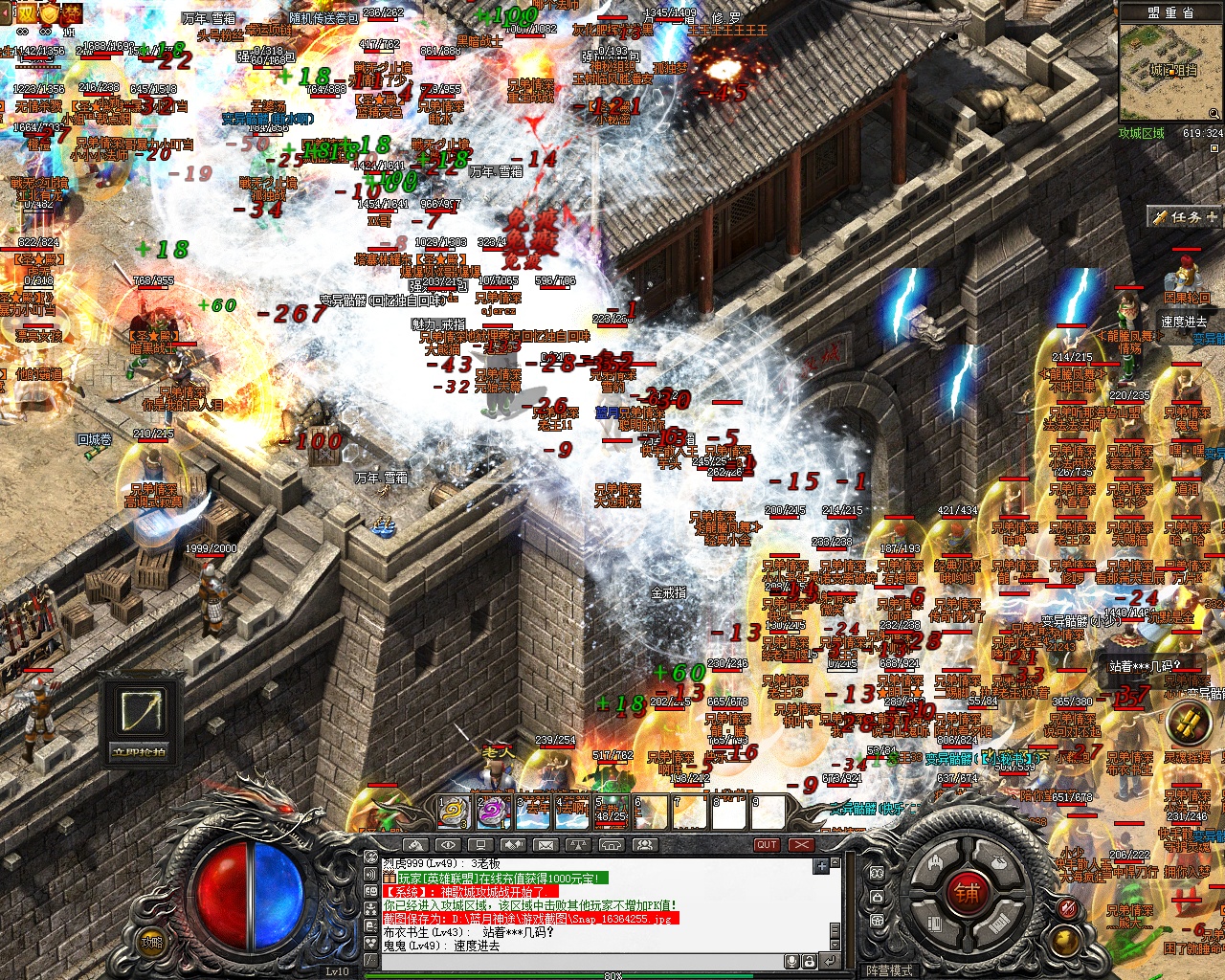The height and width of the screenshot is (980, 1225).
Task: Use the purple scroll in hotbar slot 2
Action: [492, 813]
